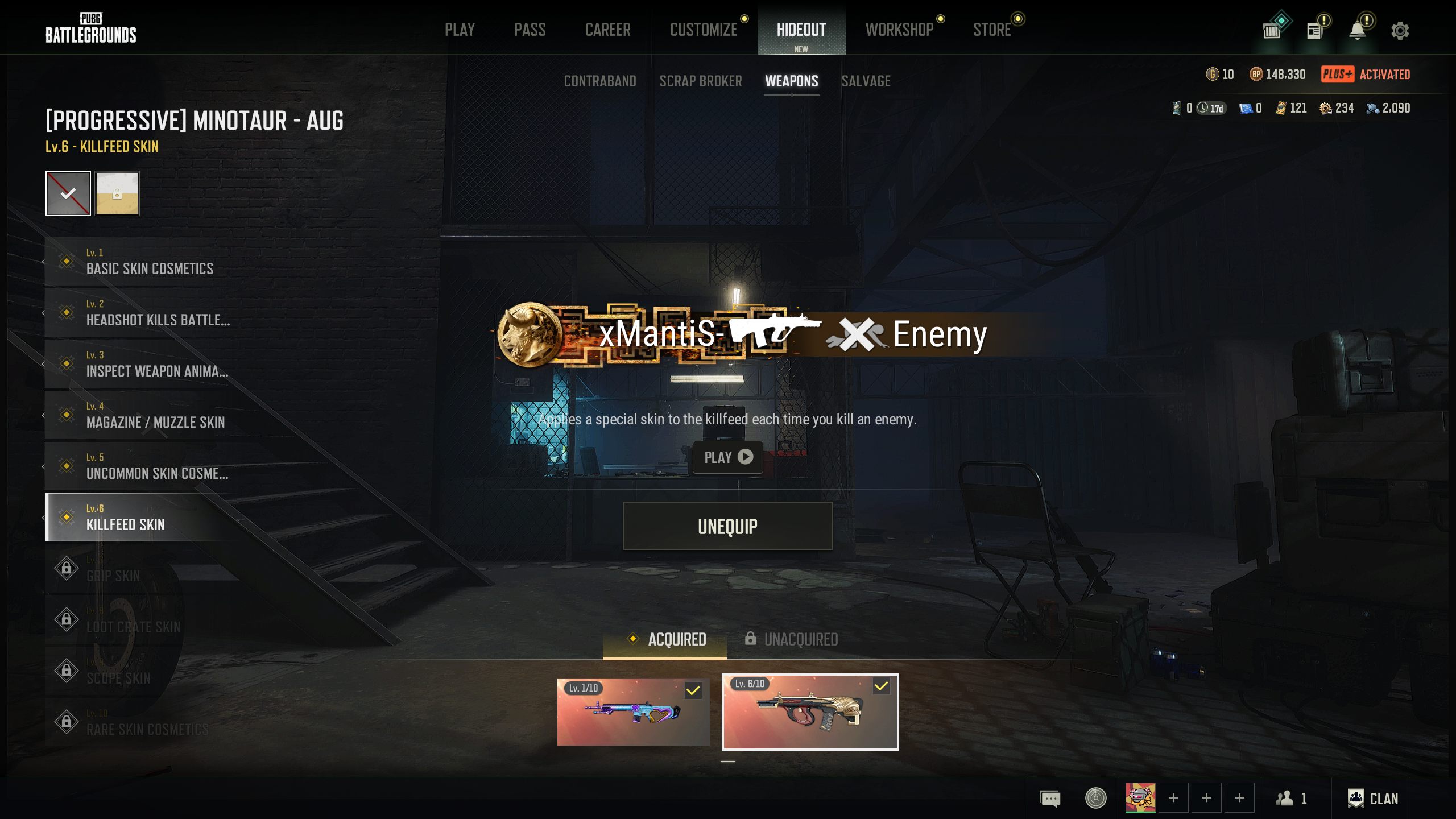Image resolution: width=1456 pixels, height=819 pixels.
Task: Switch to the CONTRABAND sub-tab
Action: point(599,81)
